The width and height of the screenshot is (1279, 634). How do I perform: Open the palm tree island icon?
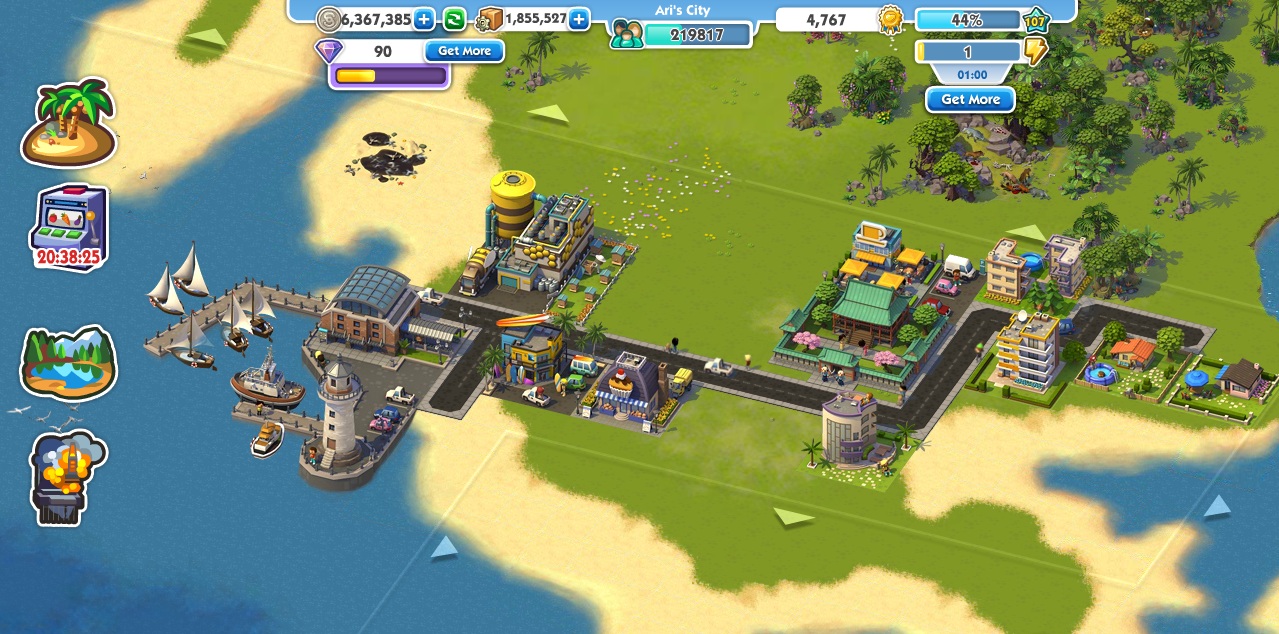(69, 123)
